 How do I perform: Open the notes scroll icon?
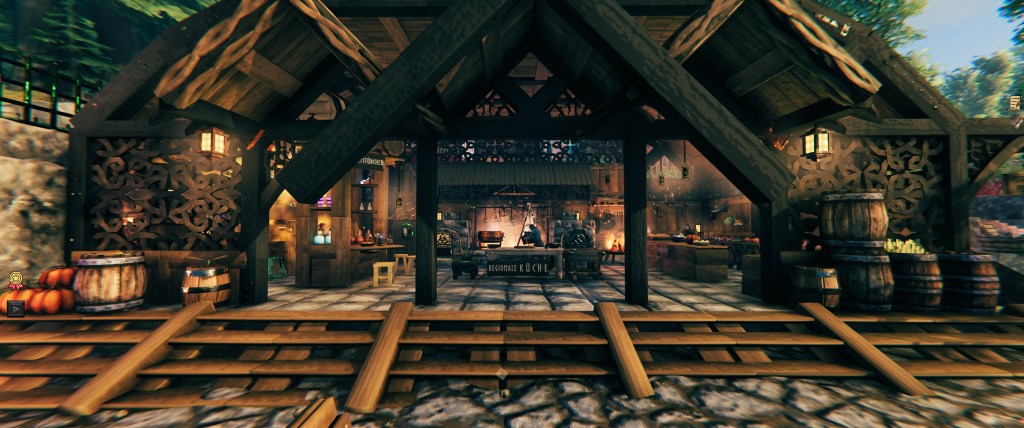[x=1016, y=103]
